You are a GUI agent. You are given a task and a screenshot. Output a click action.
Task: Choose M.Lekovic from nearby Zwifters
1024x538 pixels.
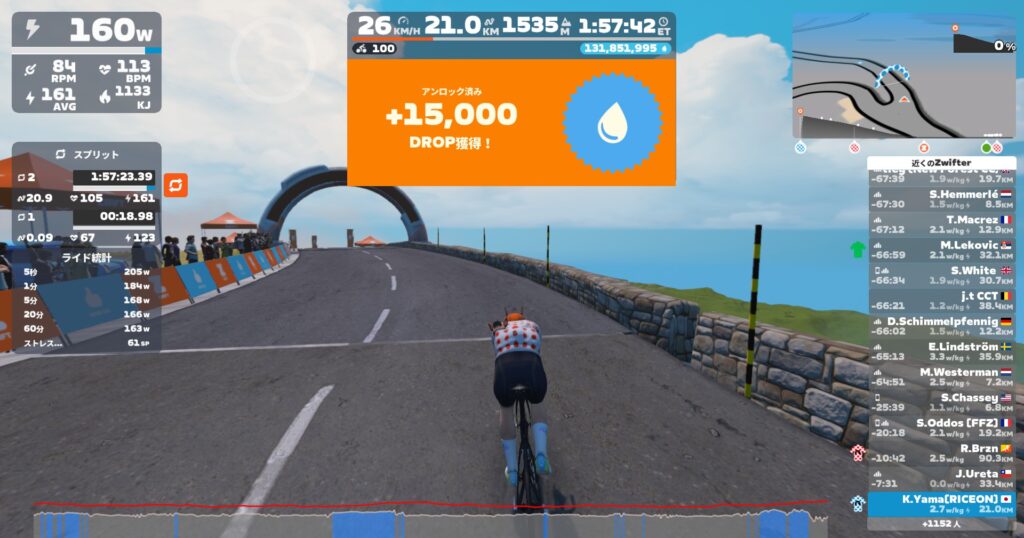point(941,249)
